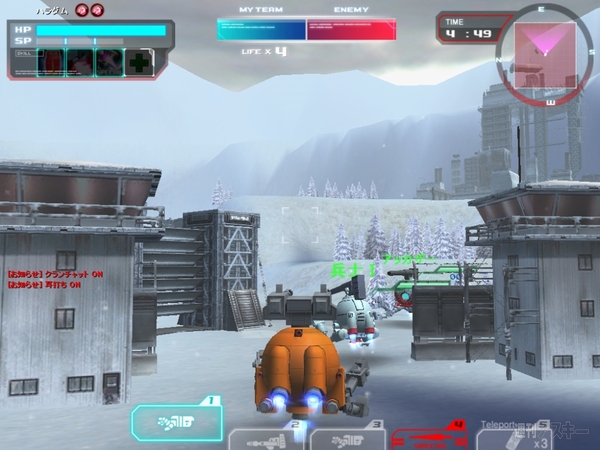Screen dimensions: 600x450
Task: Activate the green cross heal skill
Action: click(140, 62)
